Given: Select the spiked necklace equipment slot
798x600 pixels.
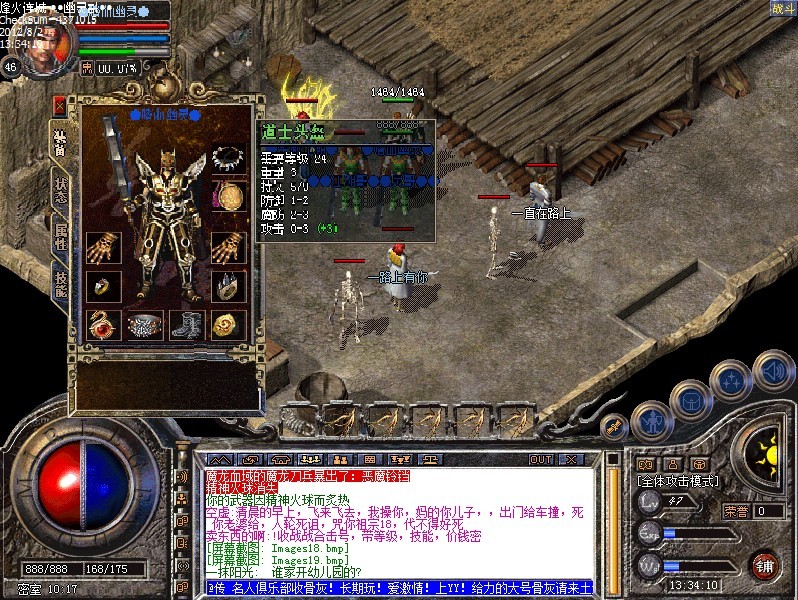Looking at the screenshot, I should (229, 158).
